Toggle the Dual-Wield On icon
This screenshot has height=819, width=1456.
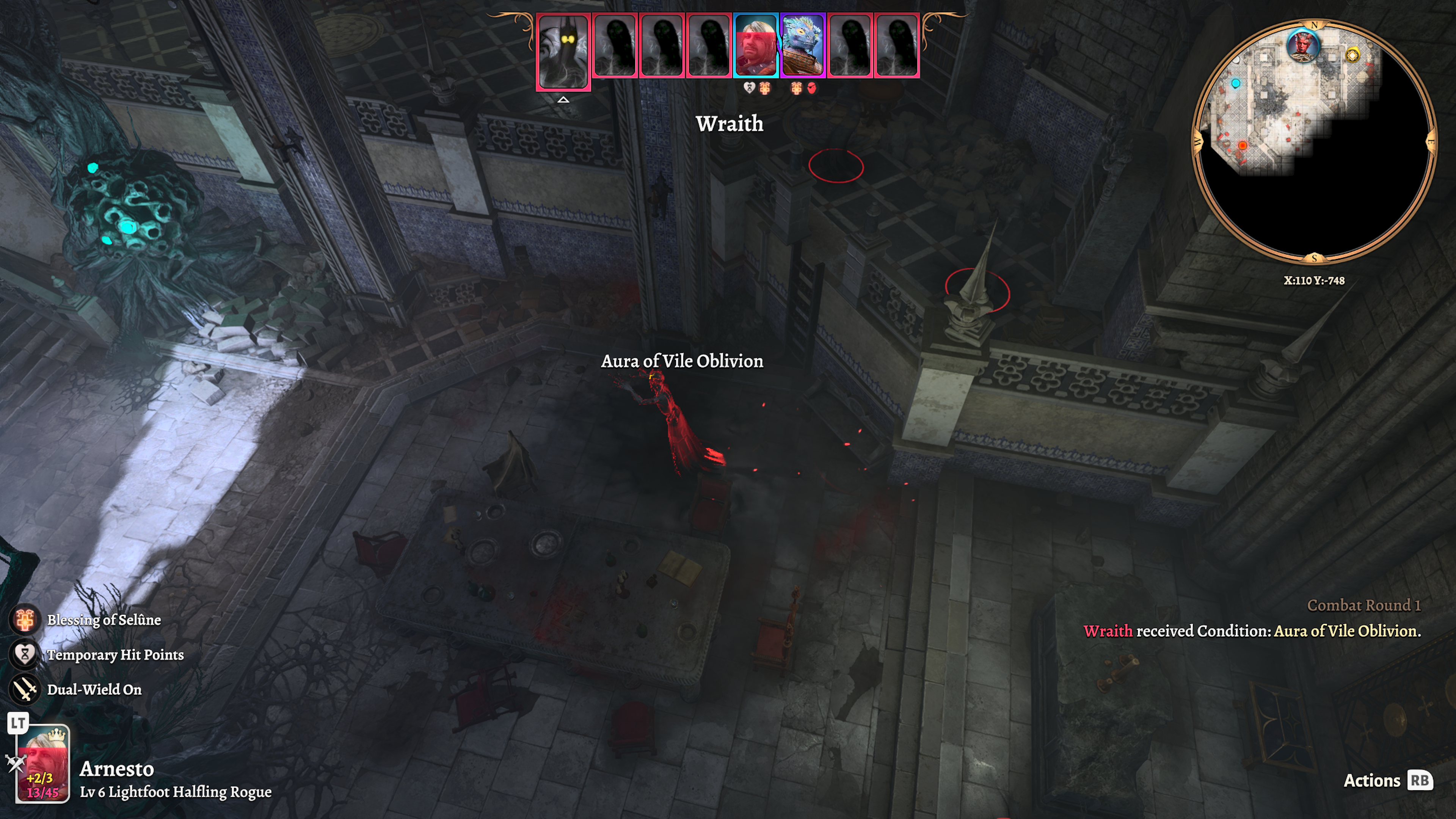[x=25, y=690]
